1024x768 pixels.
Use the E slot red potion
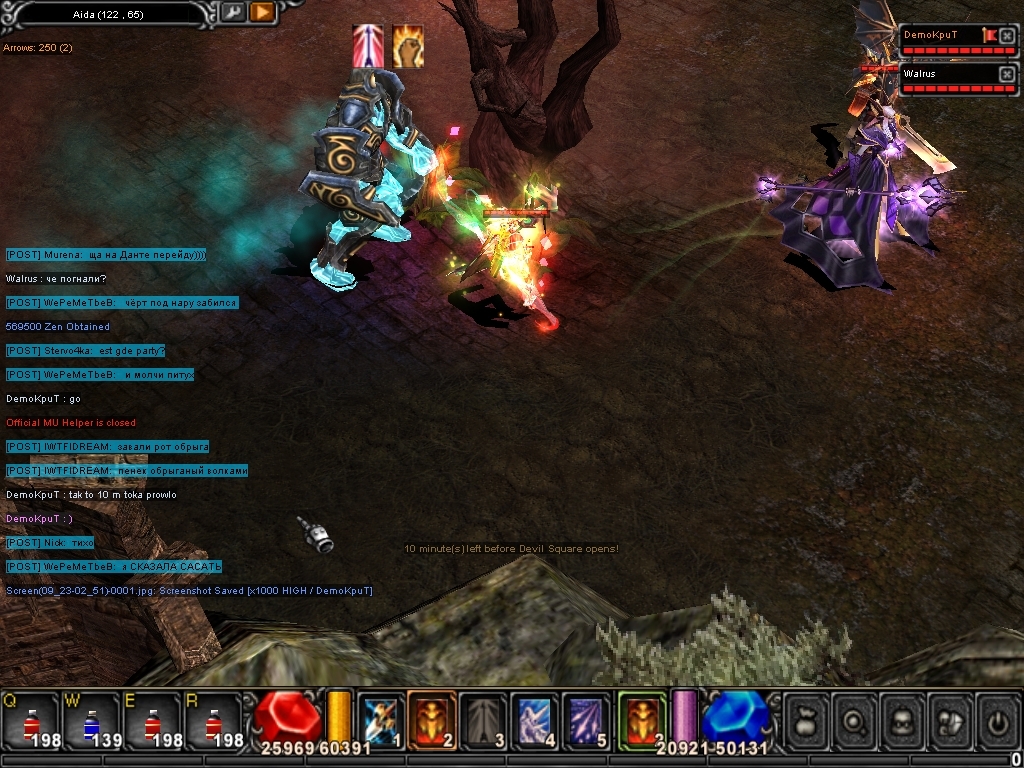151,722
